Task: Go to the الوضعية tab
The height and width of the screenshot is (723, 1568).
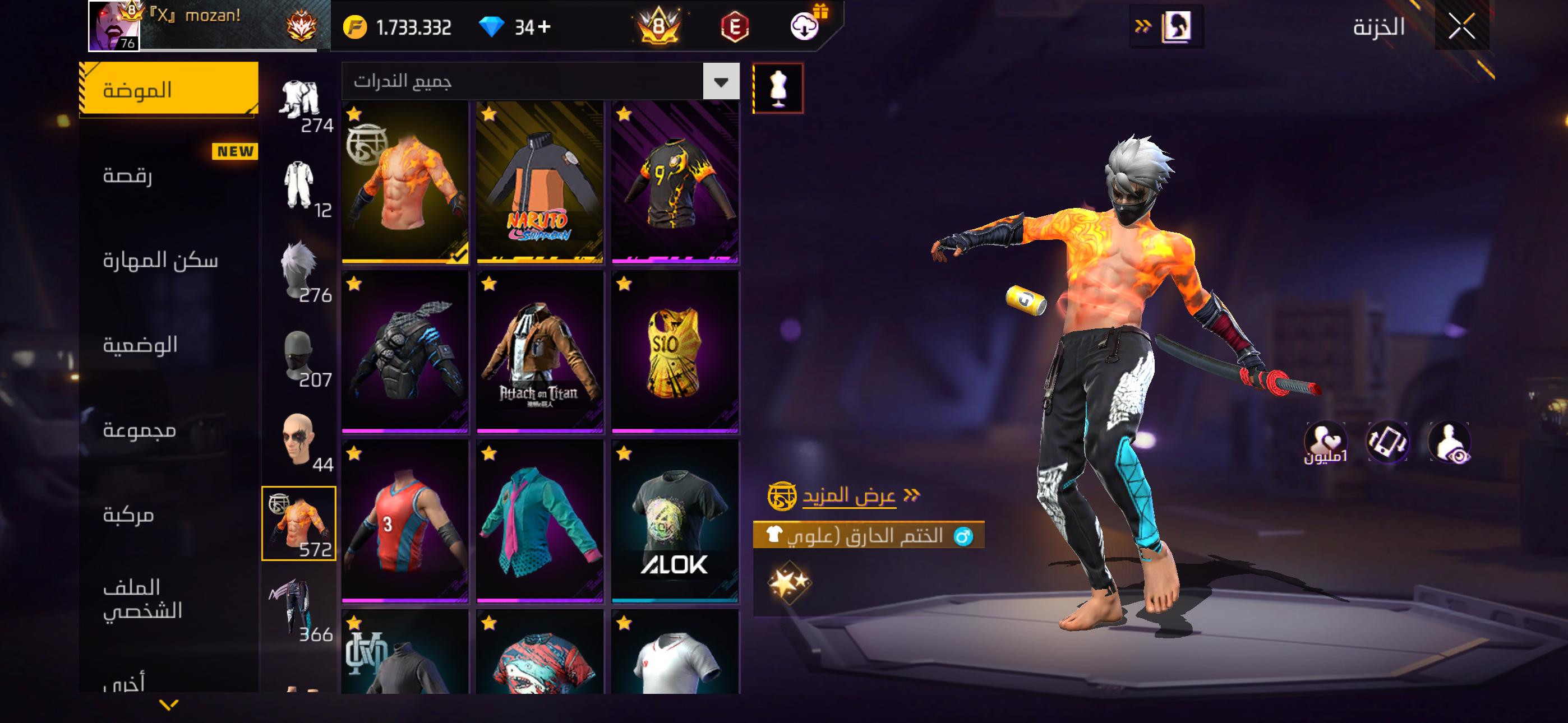Action: click(140, 345)
